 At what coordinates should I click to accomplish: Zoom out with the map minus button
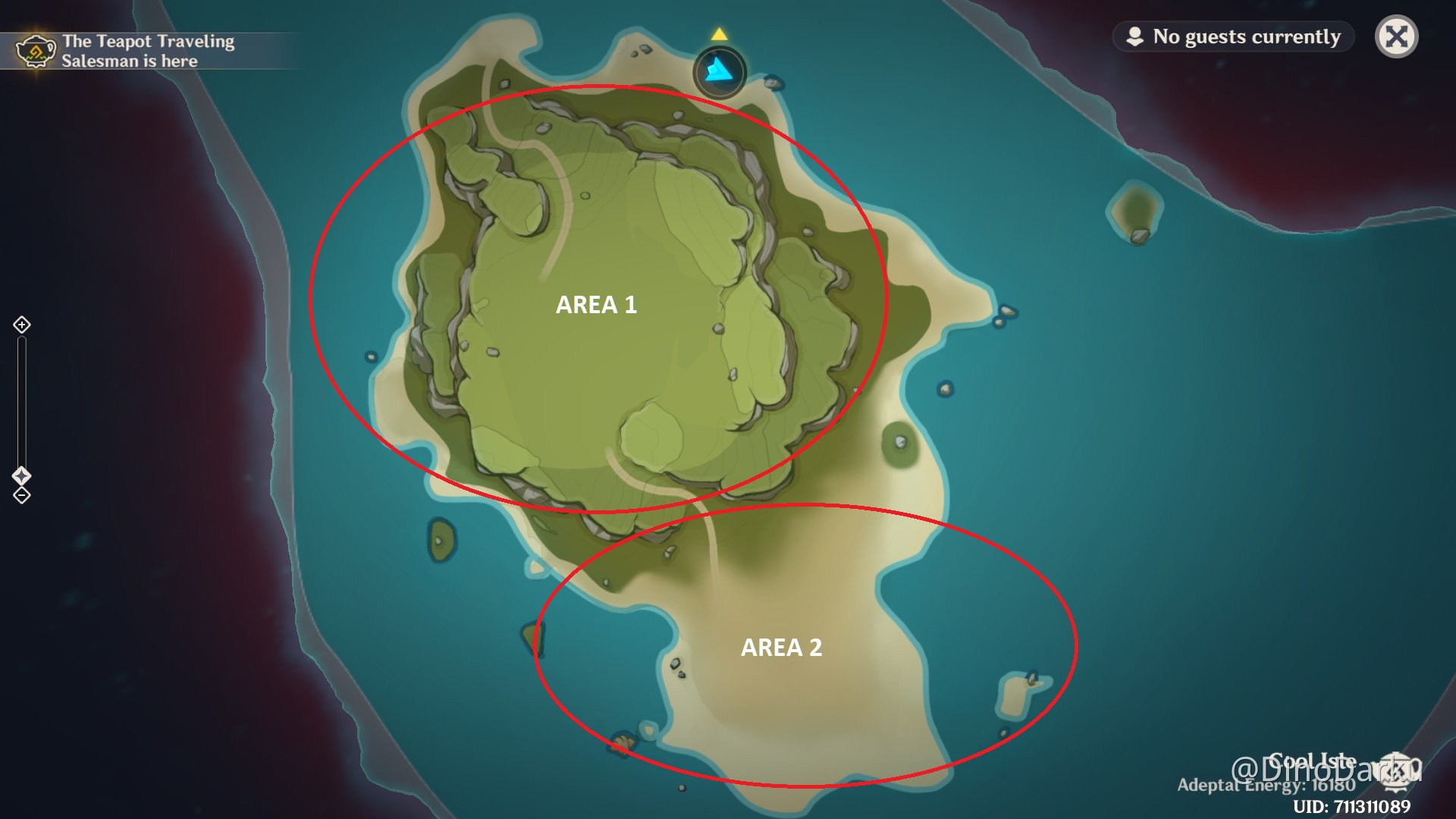click(22, 496)
